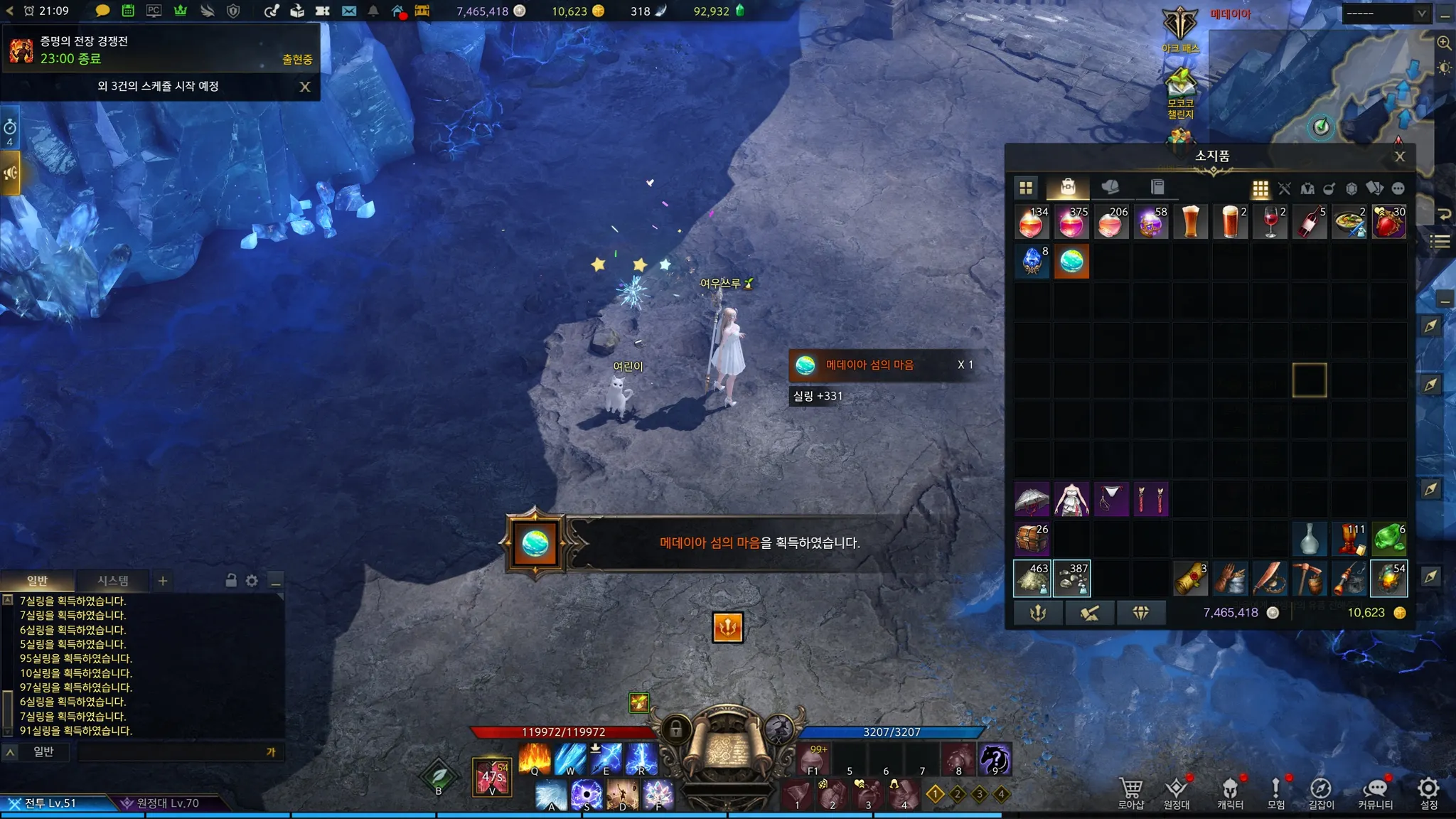Image resolution: width=1456 pixels, height=819 pixels.
Task: Close the 소지품 inventory window
Action: pyautogui.click(x=1399, y=156)
